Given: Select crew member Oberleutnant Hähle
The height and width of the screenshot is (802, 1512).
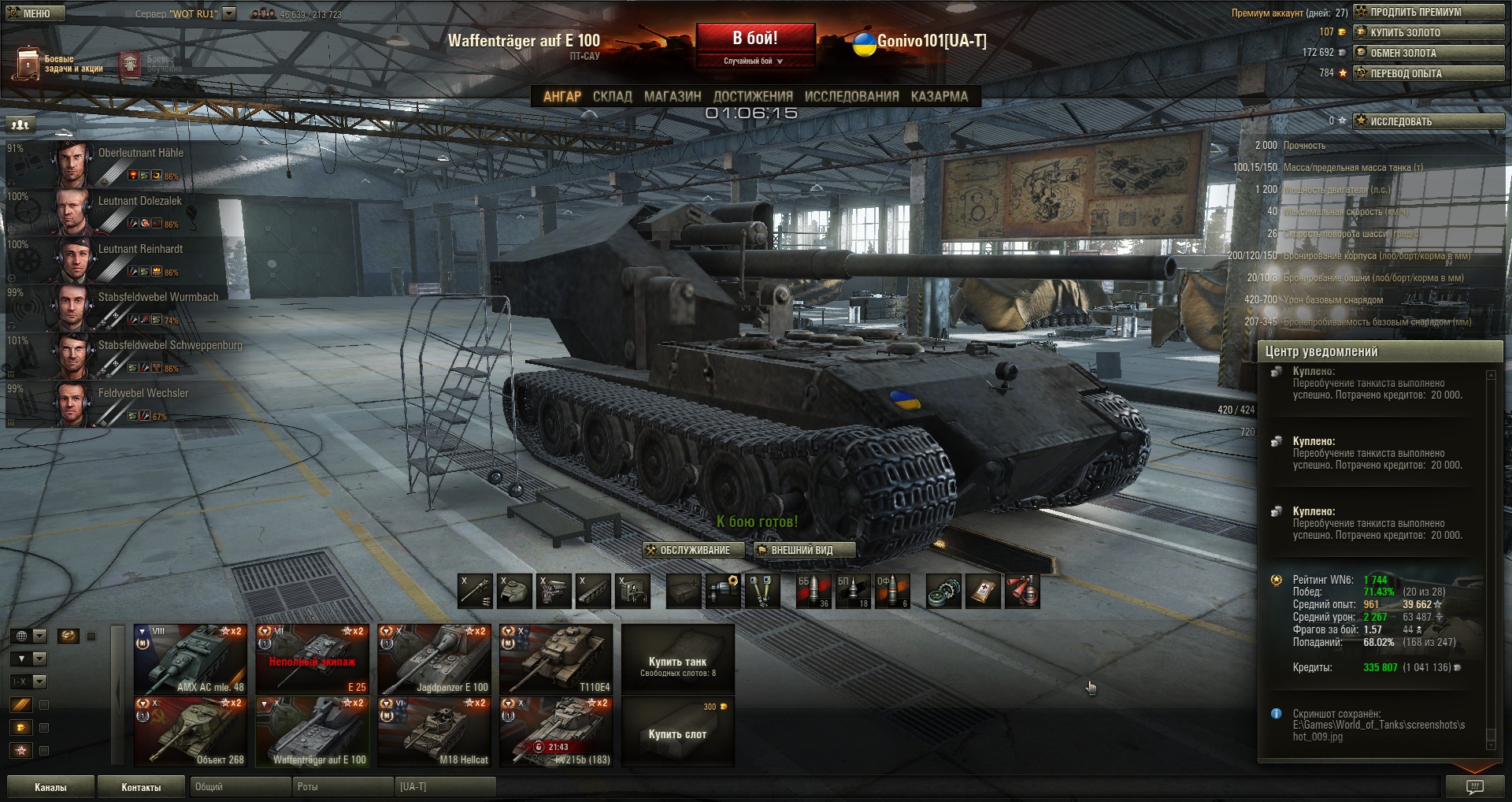Looking at the screenshot, I should pos(126,163).
